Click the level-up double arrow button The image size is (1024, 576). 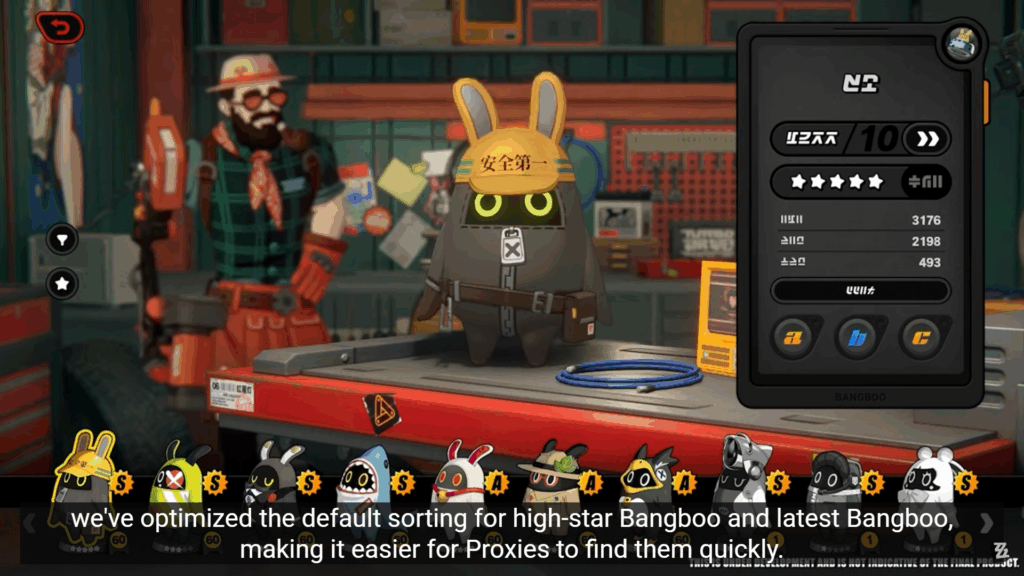point(927,139)
